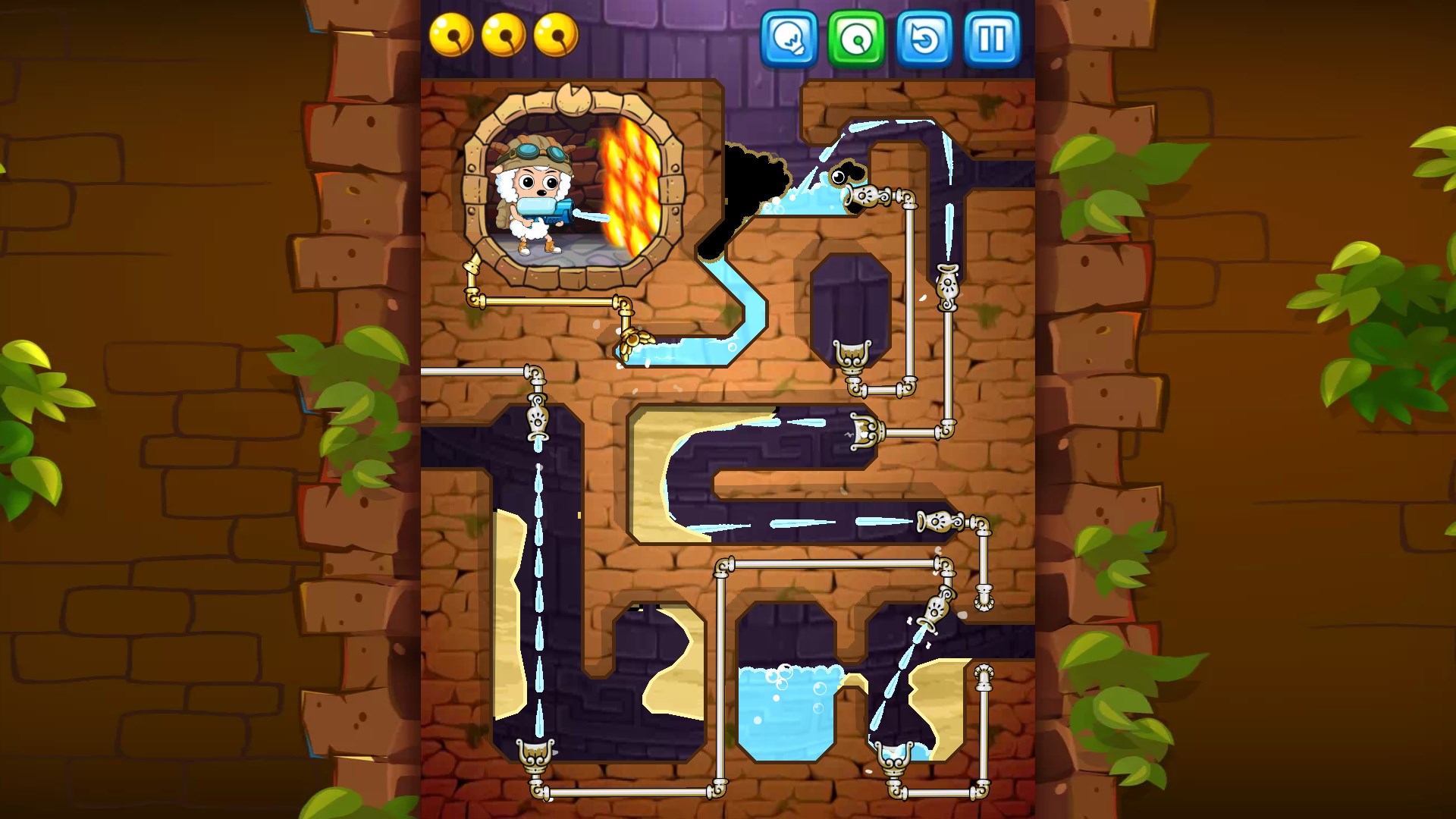
Task: Tap the bubbling water pool at the bottom
Action: [789, 709]
